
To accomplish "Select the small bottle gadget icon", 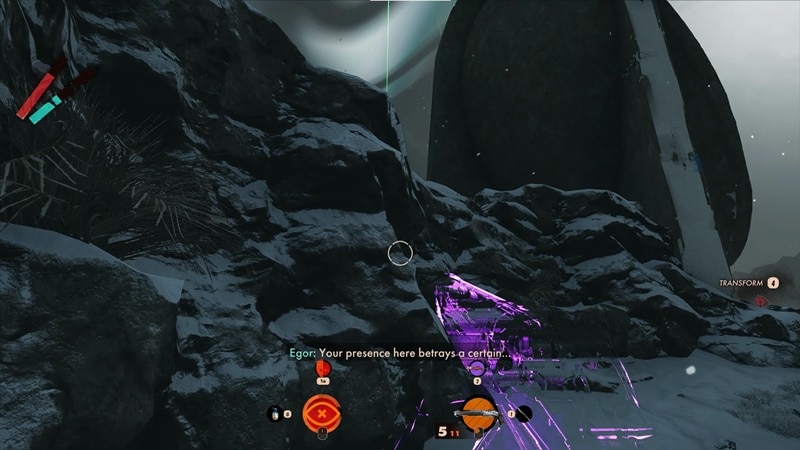I will (274, 411).
